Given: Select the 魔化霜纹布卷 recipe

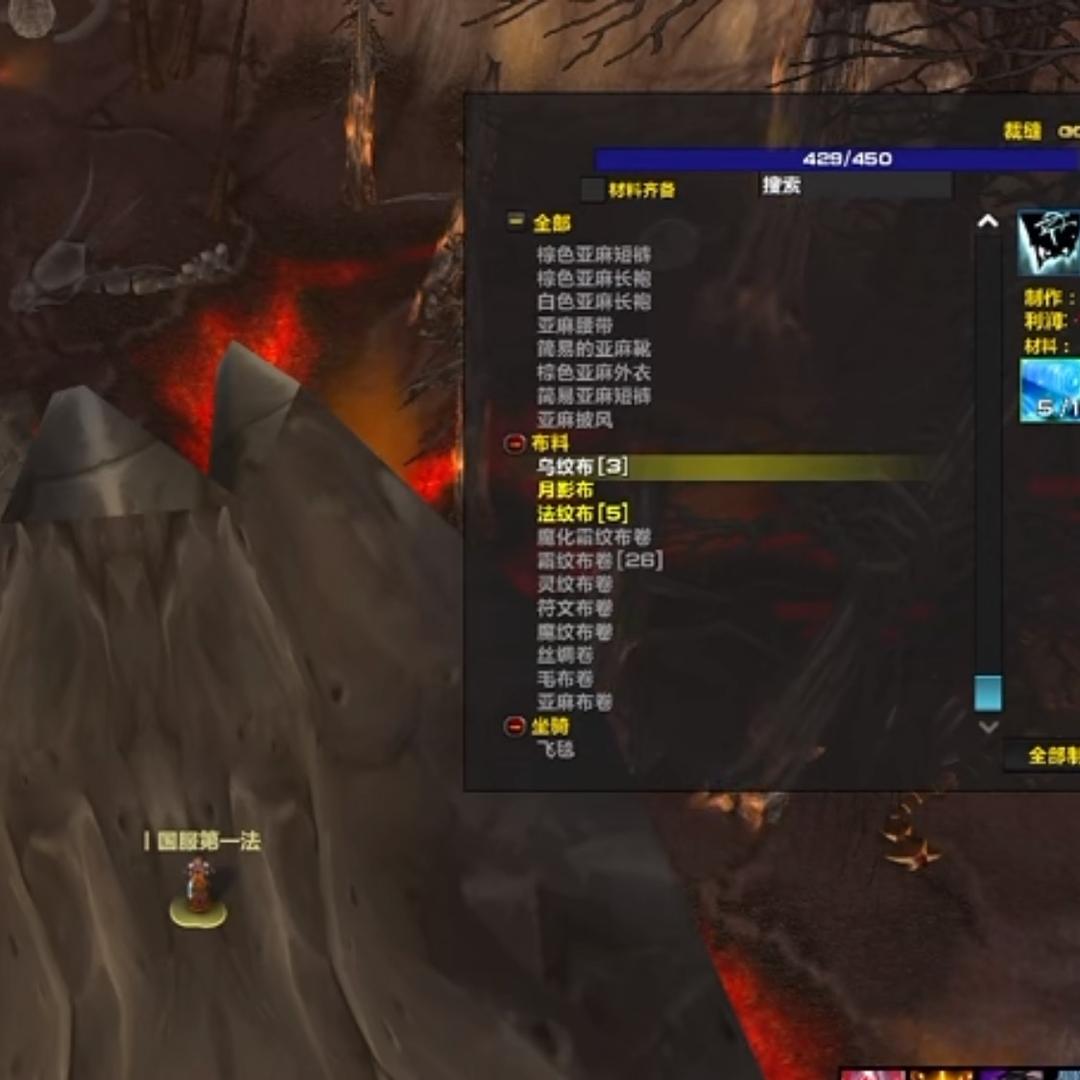Looking at the screenshot, I should [594, 537].
